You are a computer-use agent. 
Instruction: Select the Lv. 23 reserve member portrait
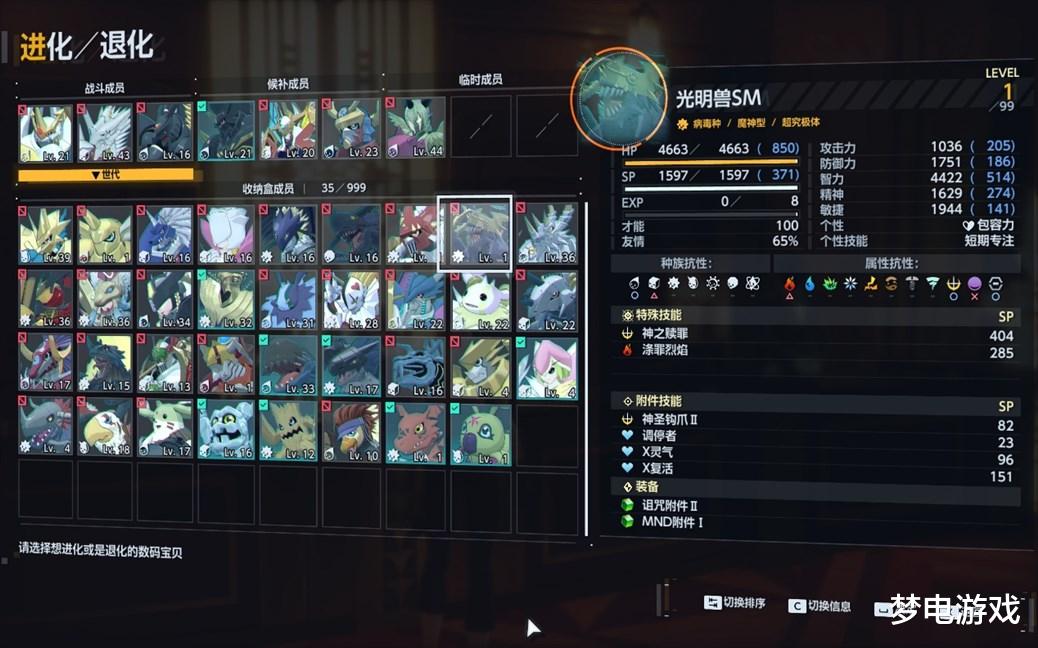click(x=351, y=129)
